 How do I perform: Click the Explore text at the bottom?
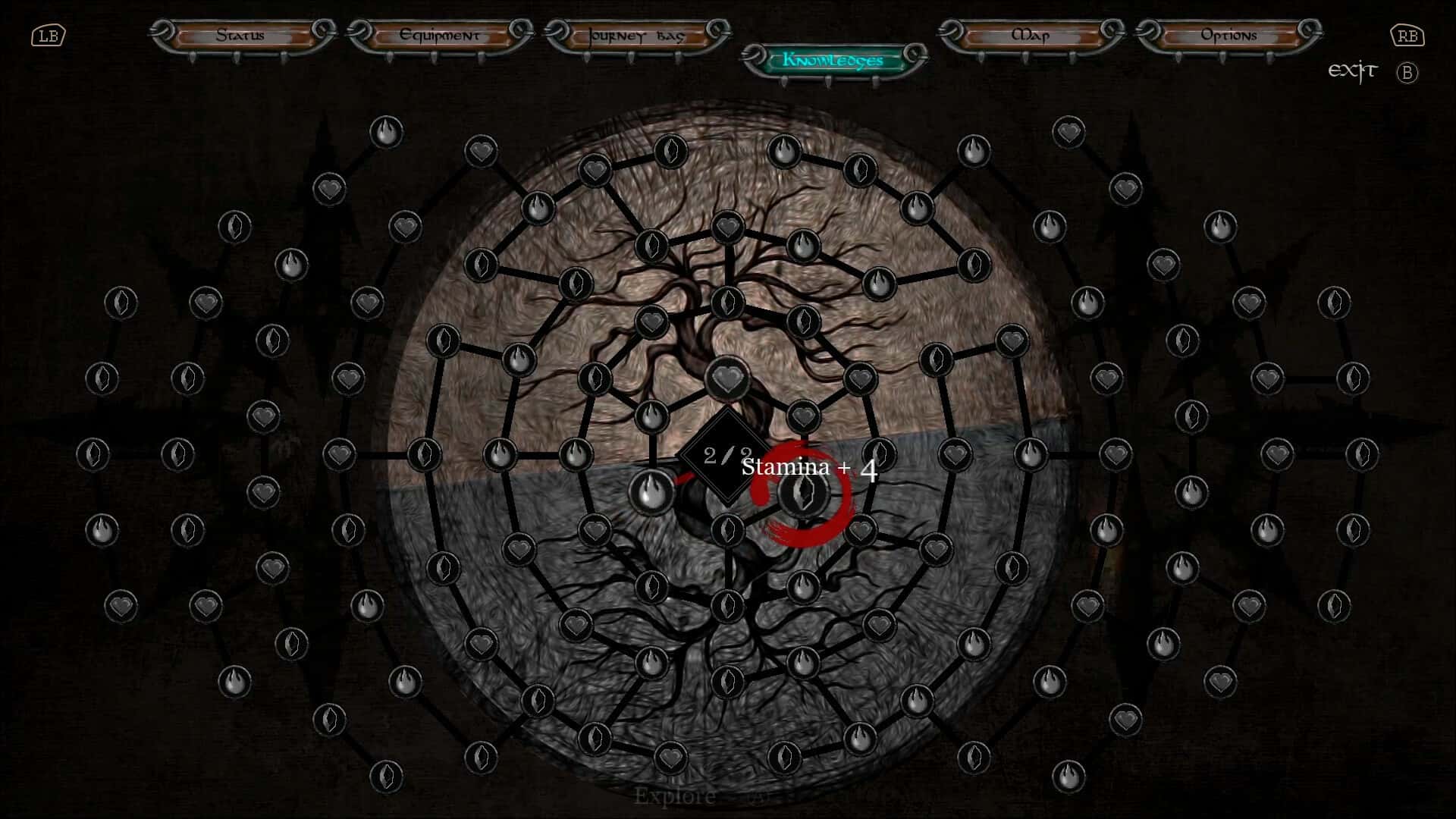pos(675,796)
